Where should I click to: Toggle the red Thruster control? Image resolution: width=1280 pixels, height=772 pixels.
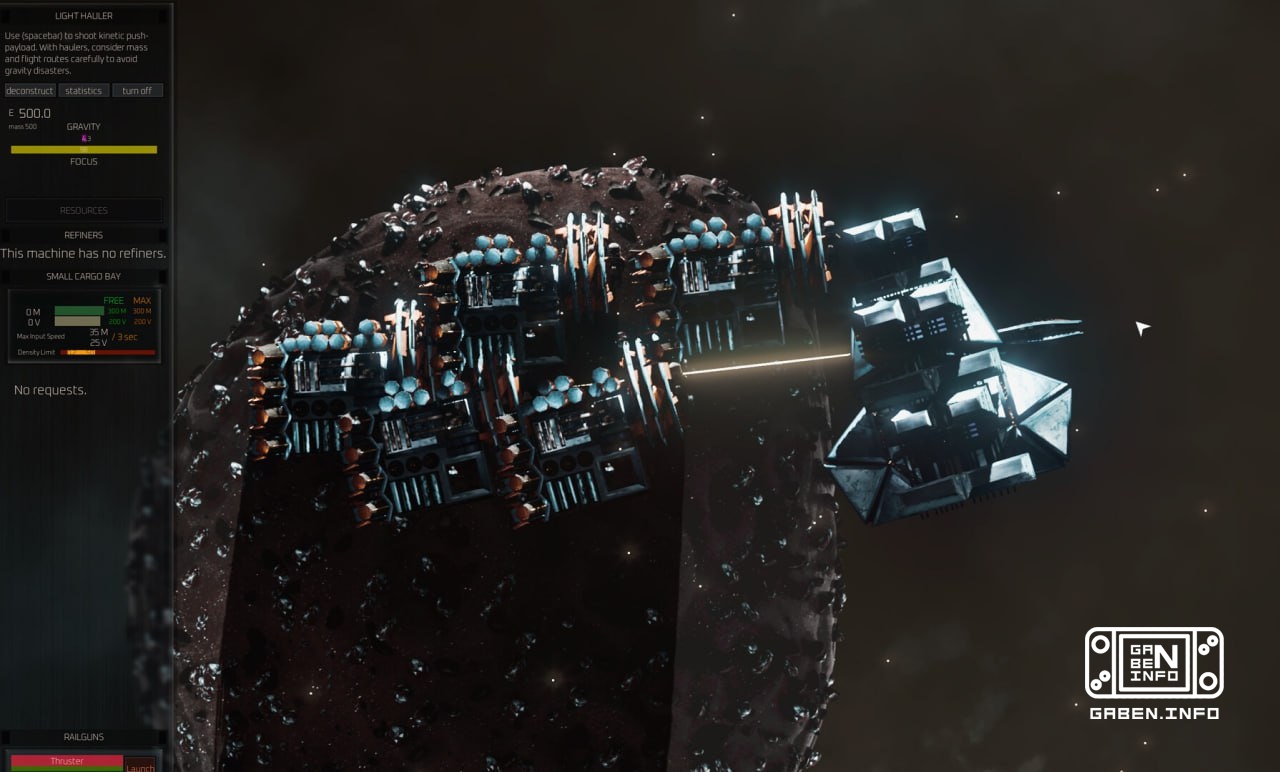point(67,760)
